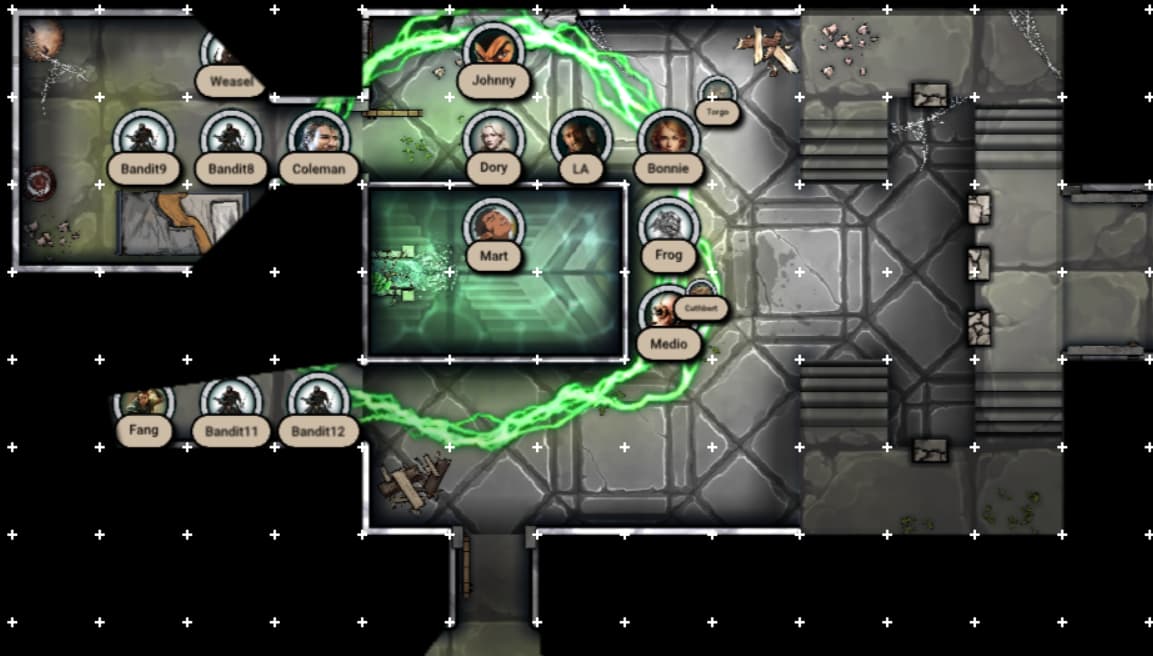Pick the Fang token
This screenshot has height=656, width=1153.
(144, 406)
